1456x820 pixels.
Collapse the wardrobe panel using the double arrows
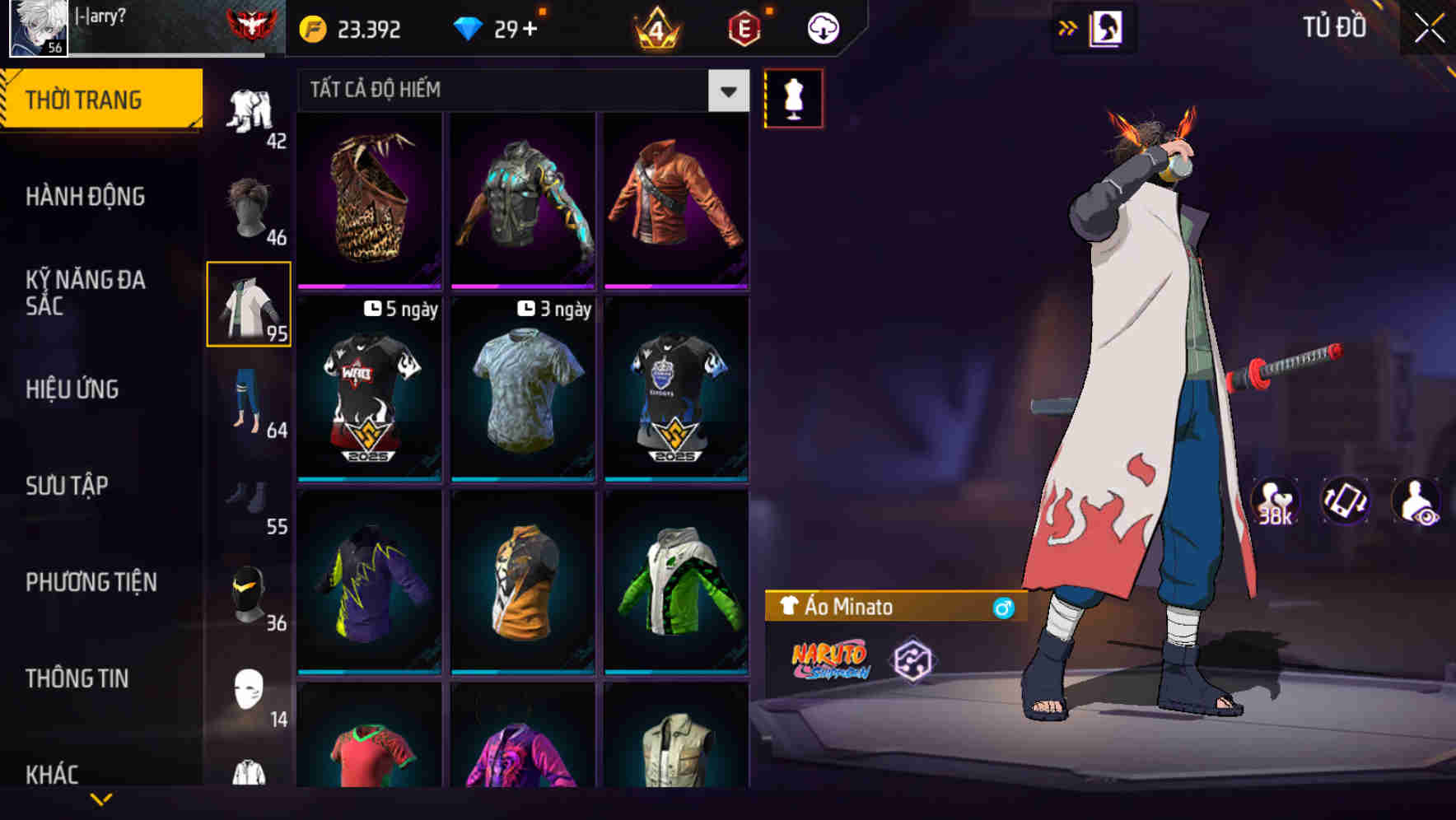[1068, 26]
